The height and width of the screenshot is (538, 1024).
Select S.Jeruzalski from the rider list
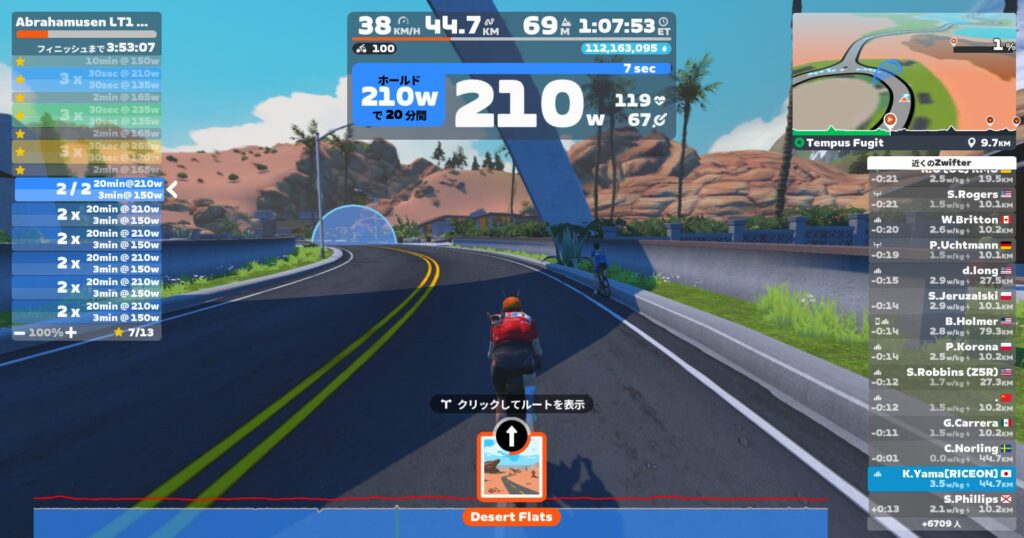[941, 300]
